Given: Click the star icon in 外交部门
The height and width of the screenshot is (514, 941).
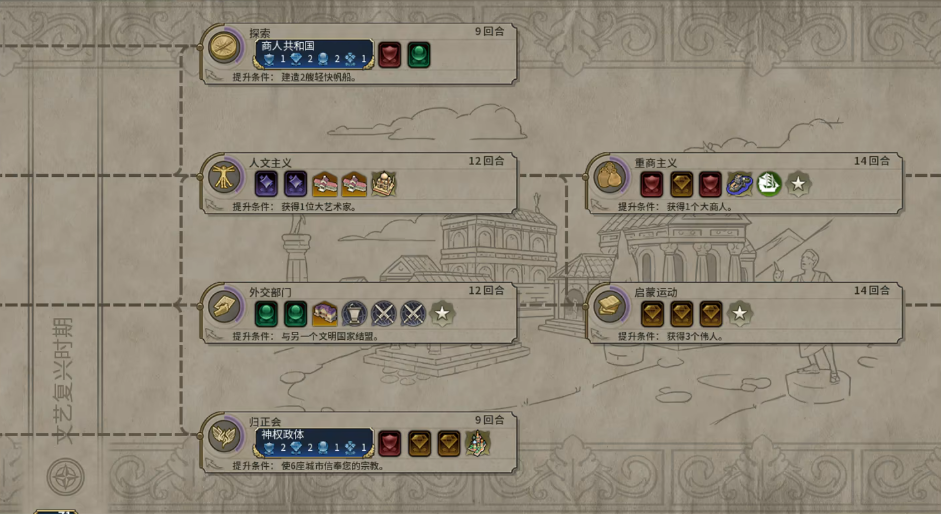Looking at the screenshot, I should pyautogui.click(x=442, y=314).
